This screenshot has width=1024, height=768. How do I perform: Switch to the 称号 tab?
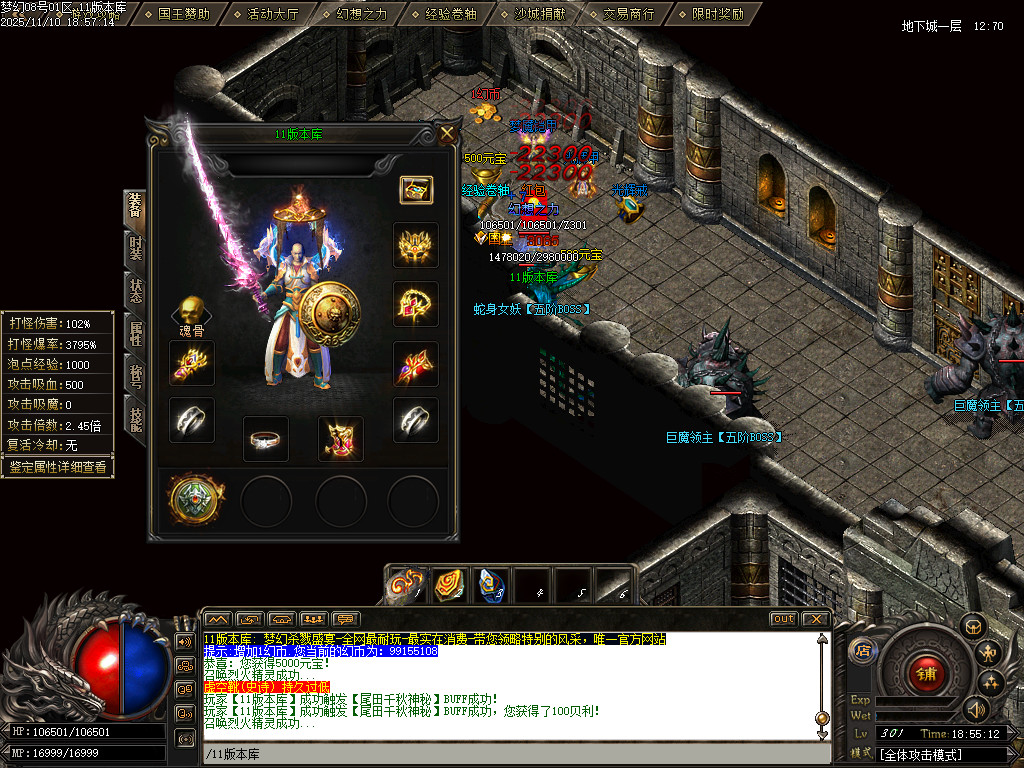(x=135, y=376)
